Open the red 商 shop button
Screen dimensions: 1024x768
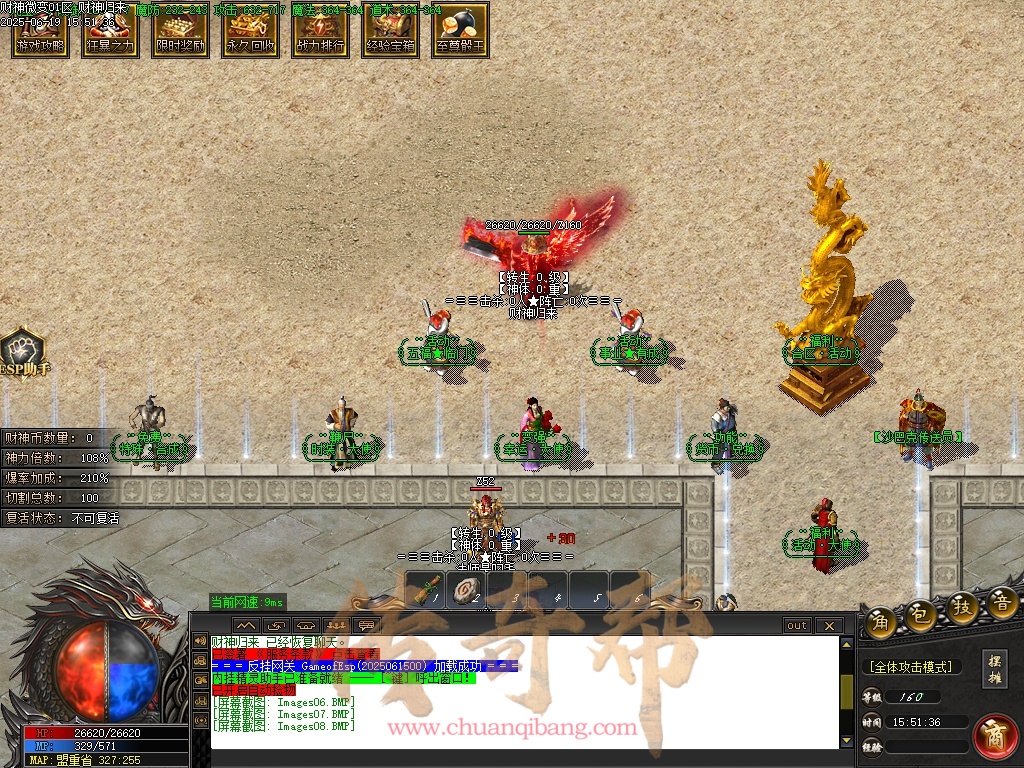[x=995, y=735]
